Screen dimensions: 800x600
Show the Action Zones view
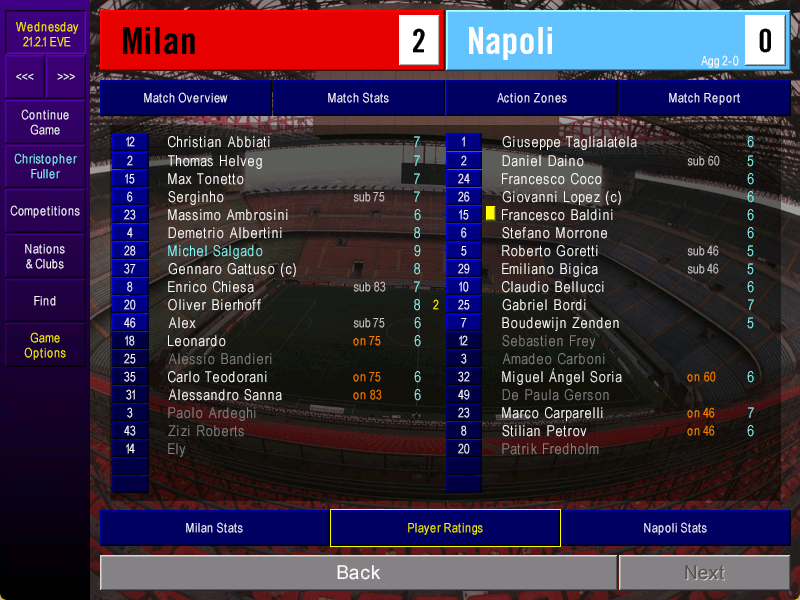coord(531,98)
